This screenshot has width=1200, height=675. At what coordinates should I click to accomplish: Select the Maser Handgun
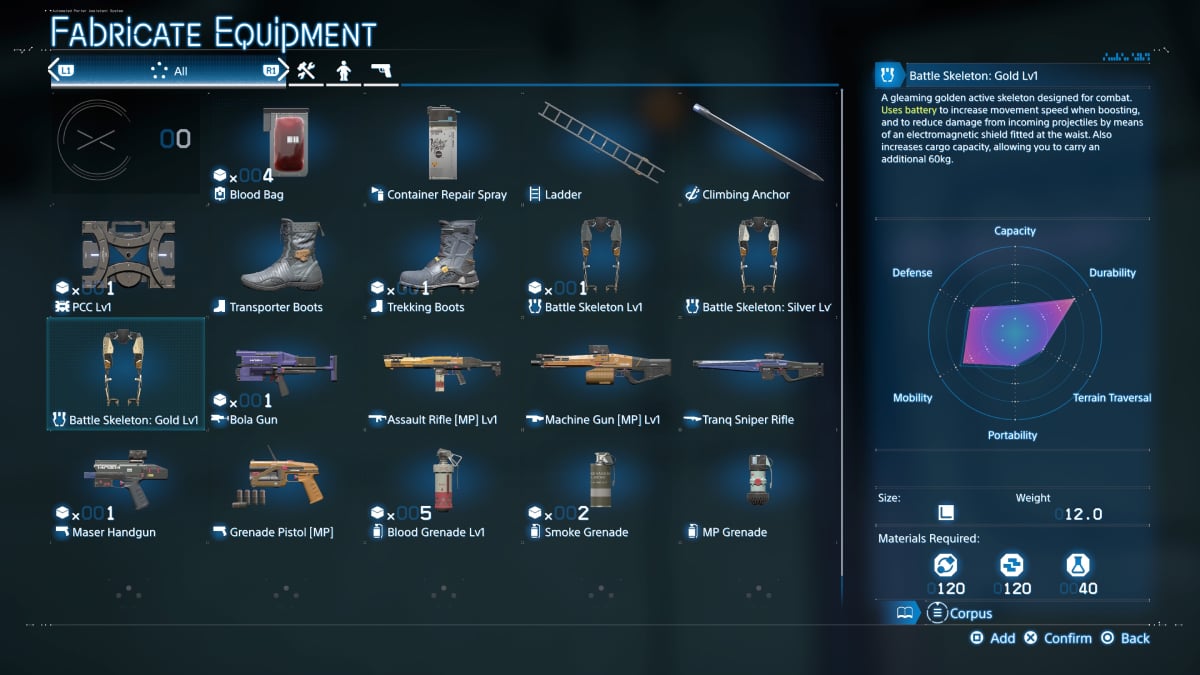(126, 486)
